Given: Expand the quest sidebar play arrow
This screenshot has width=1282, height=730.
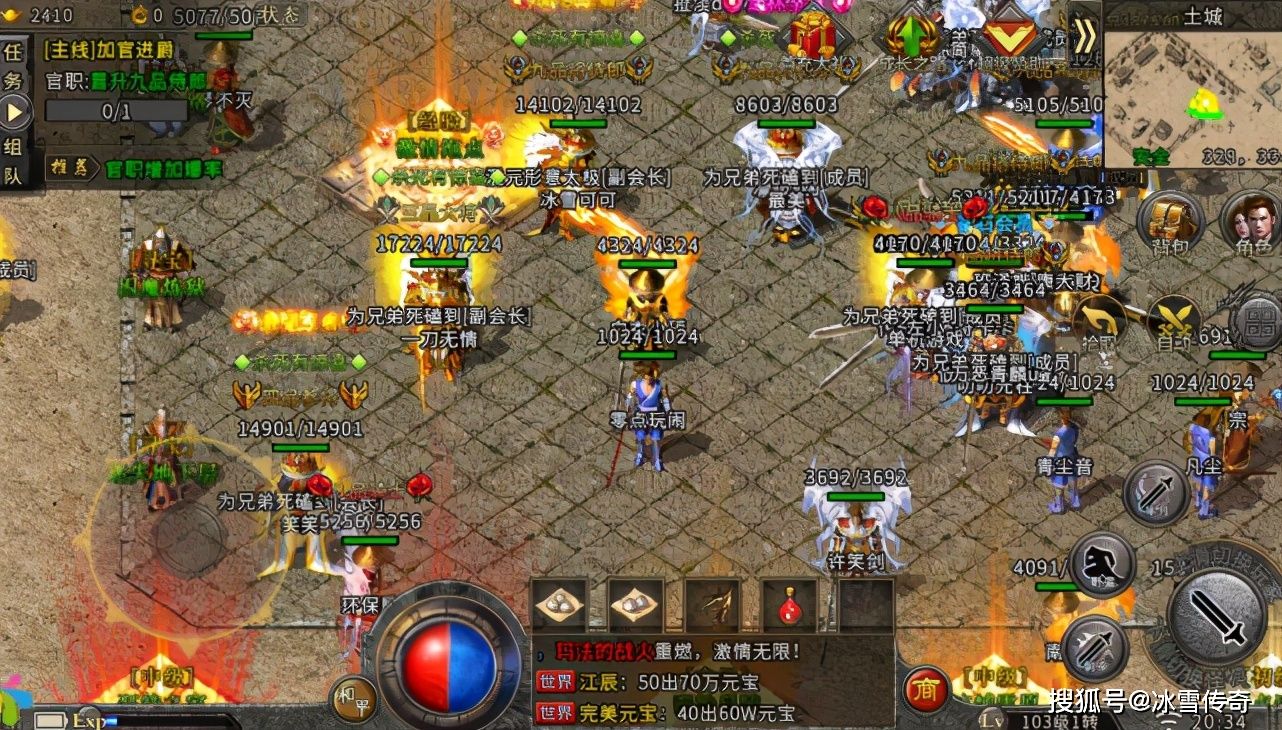Looking at the screenshot, I should 13,110.
